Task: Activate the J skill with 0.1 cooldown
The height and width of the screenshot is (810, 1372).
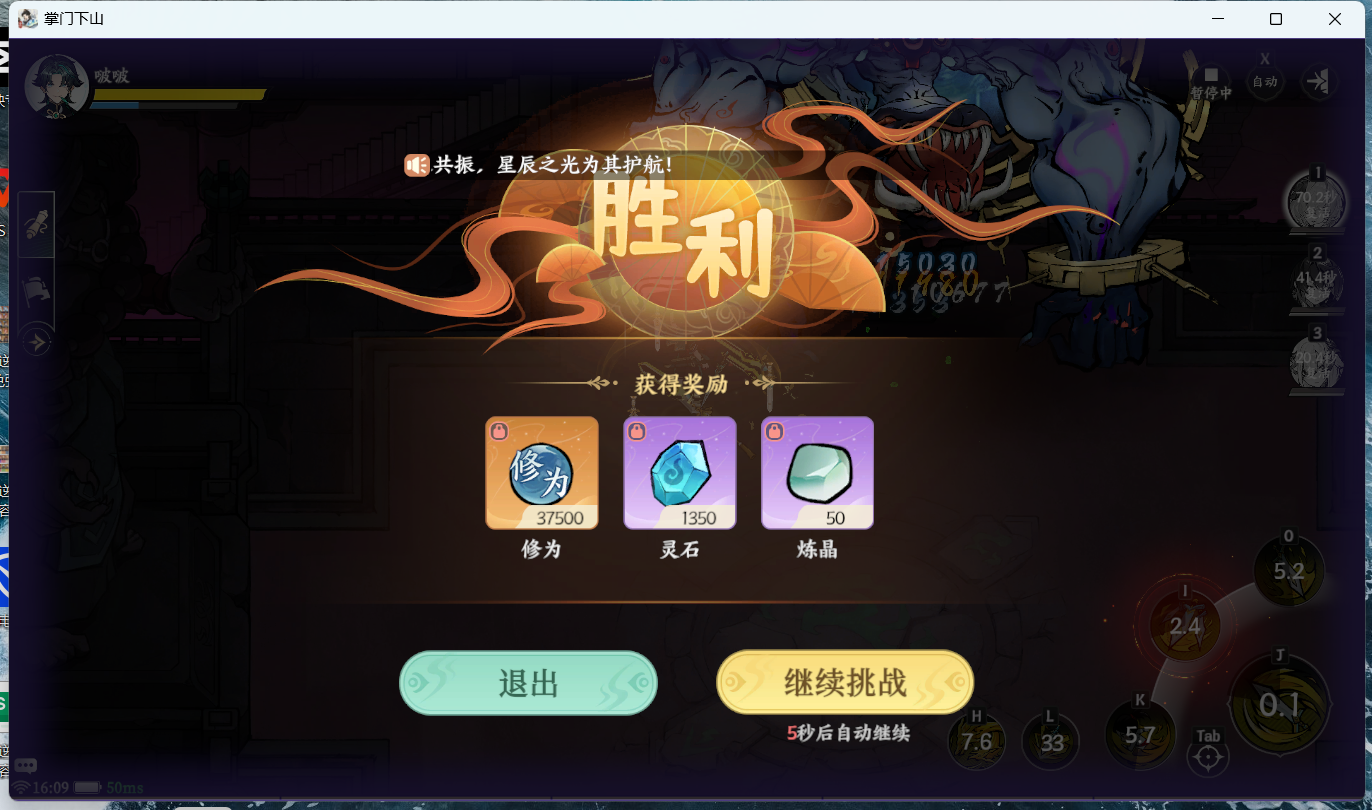Action: [x=1278, y=705]
